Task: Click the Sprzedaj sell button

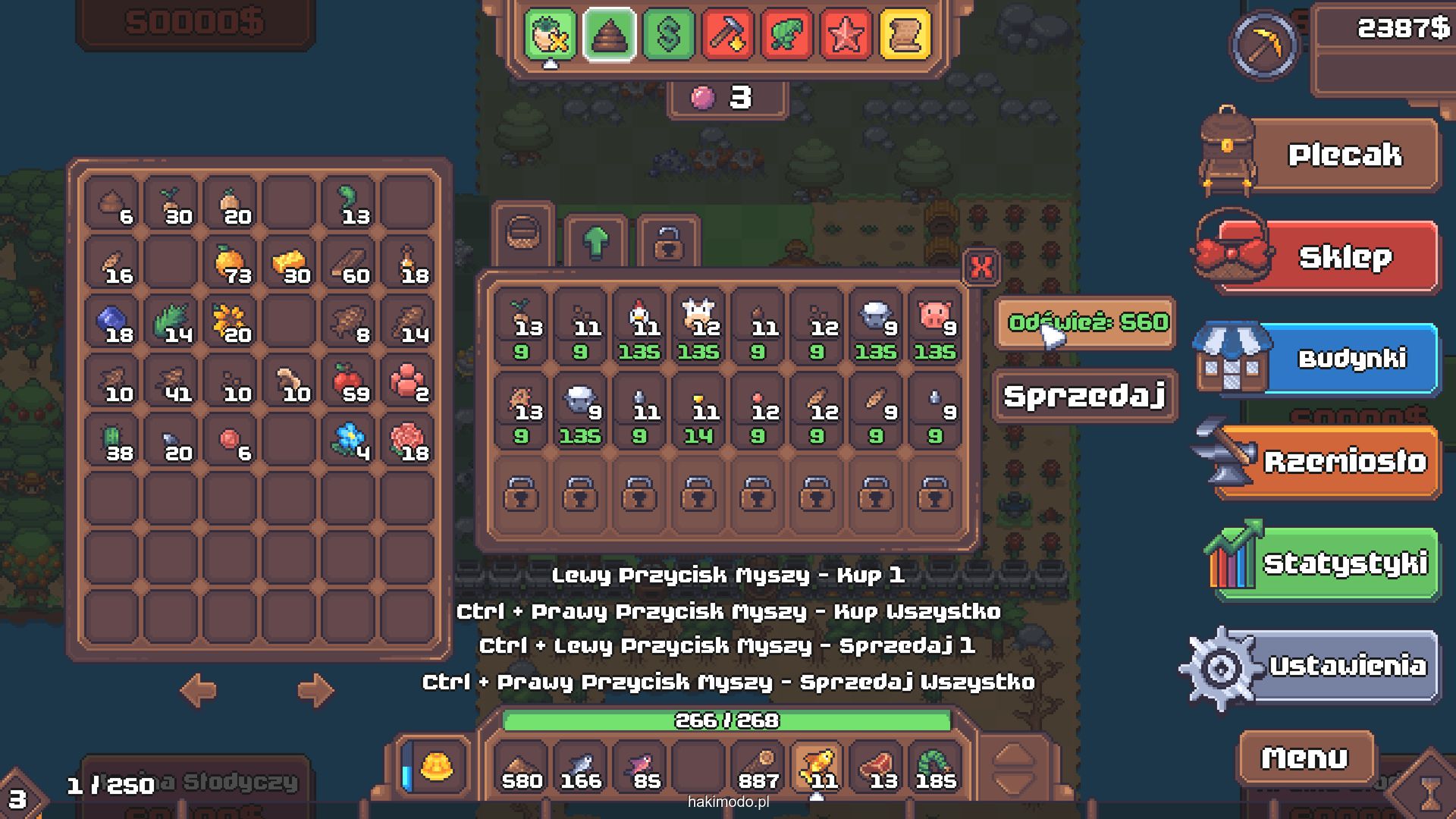Action: 1084,396
